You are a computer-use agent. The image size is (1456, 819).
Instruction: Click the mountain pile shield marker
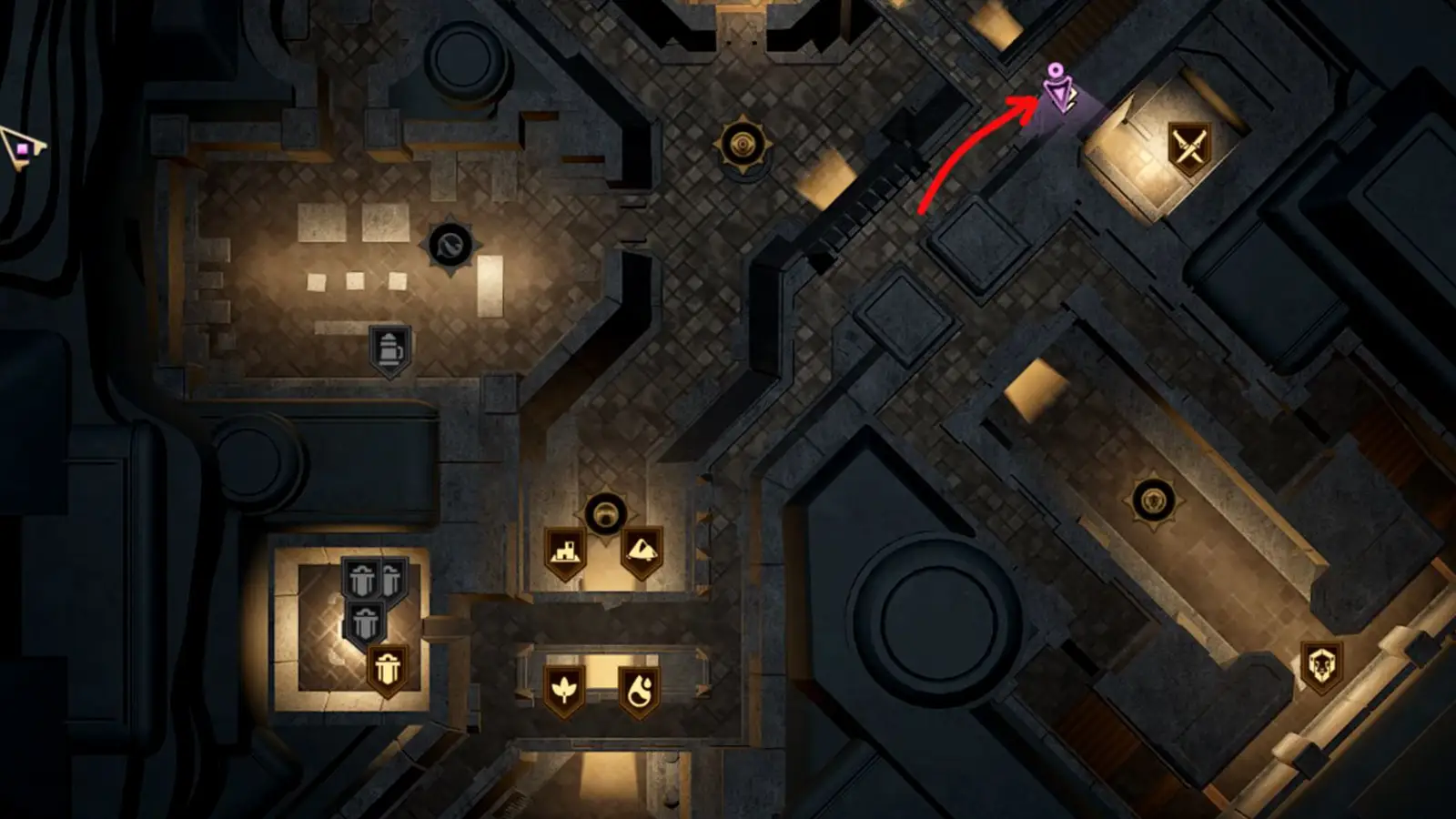[x=642, y=551]
